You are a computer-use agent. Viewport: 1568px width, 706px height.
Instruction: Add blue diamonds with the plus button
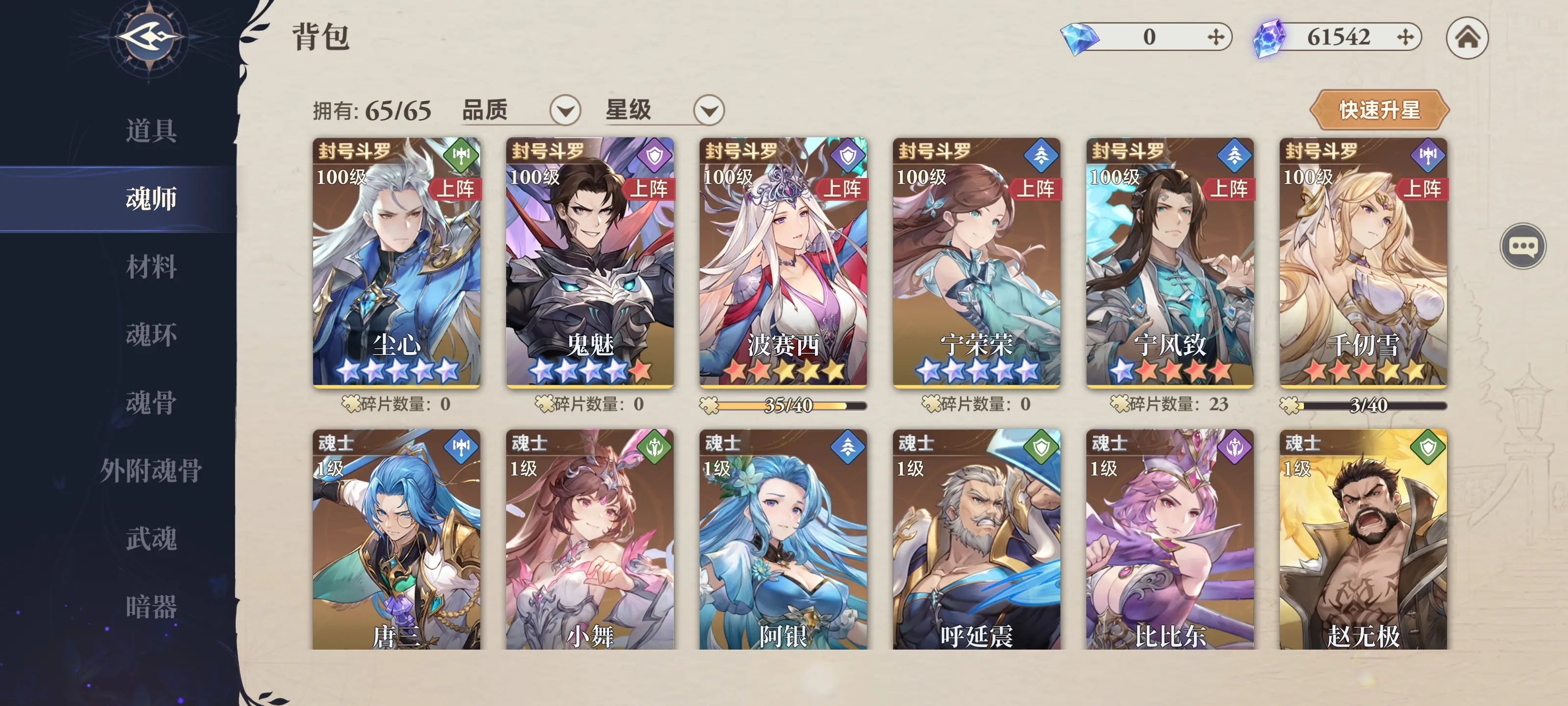click(1216, 38)
